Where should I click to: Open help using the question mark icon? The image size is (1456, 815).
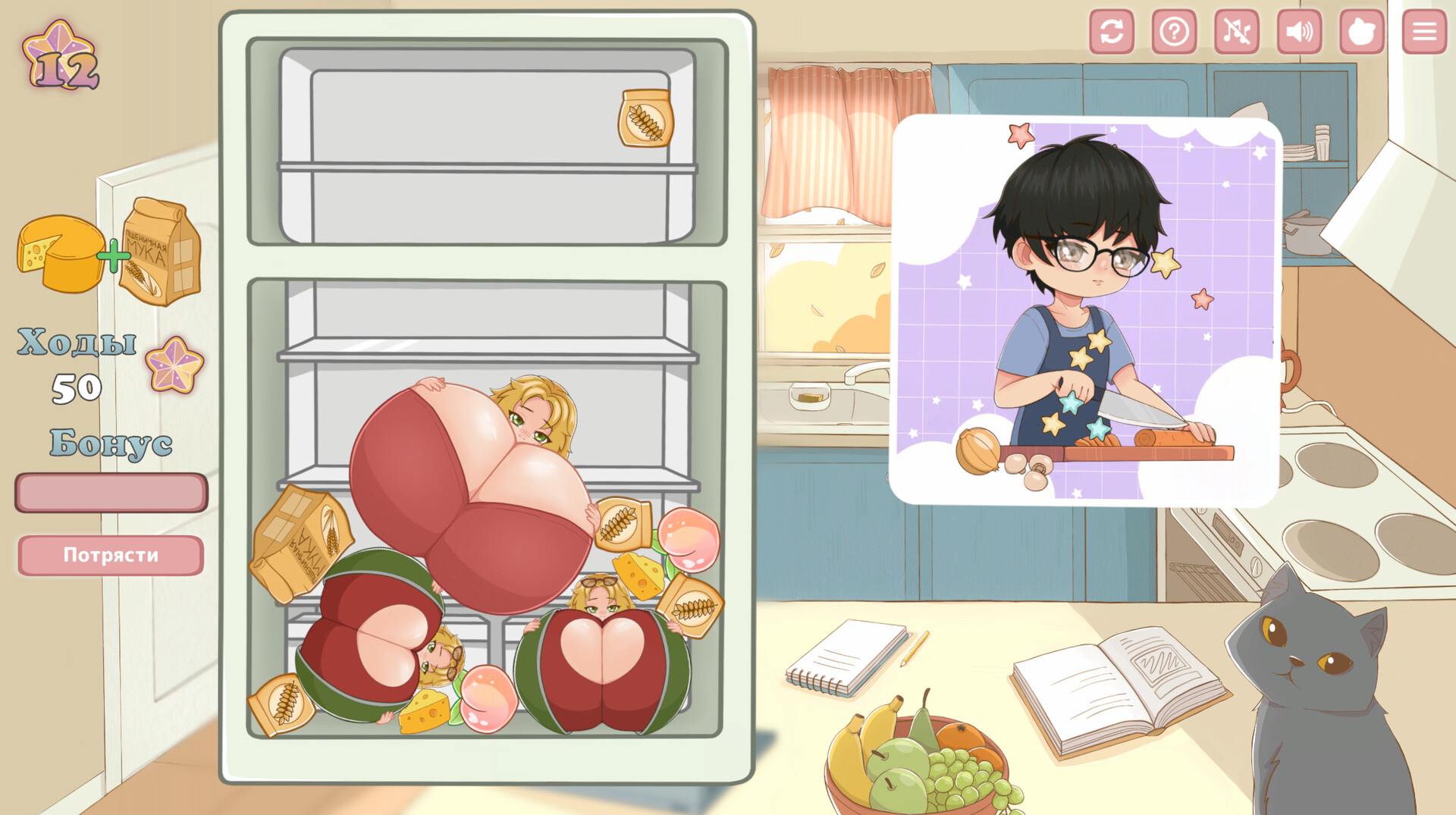click(x=1173, y=32)
